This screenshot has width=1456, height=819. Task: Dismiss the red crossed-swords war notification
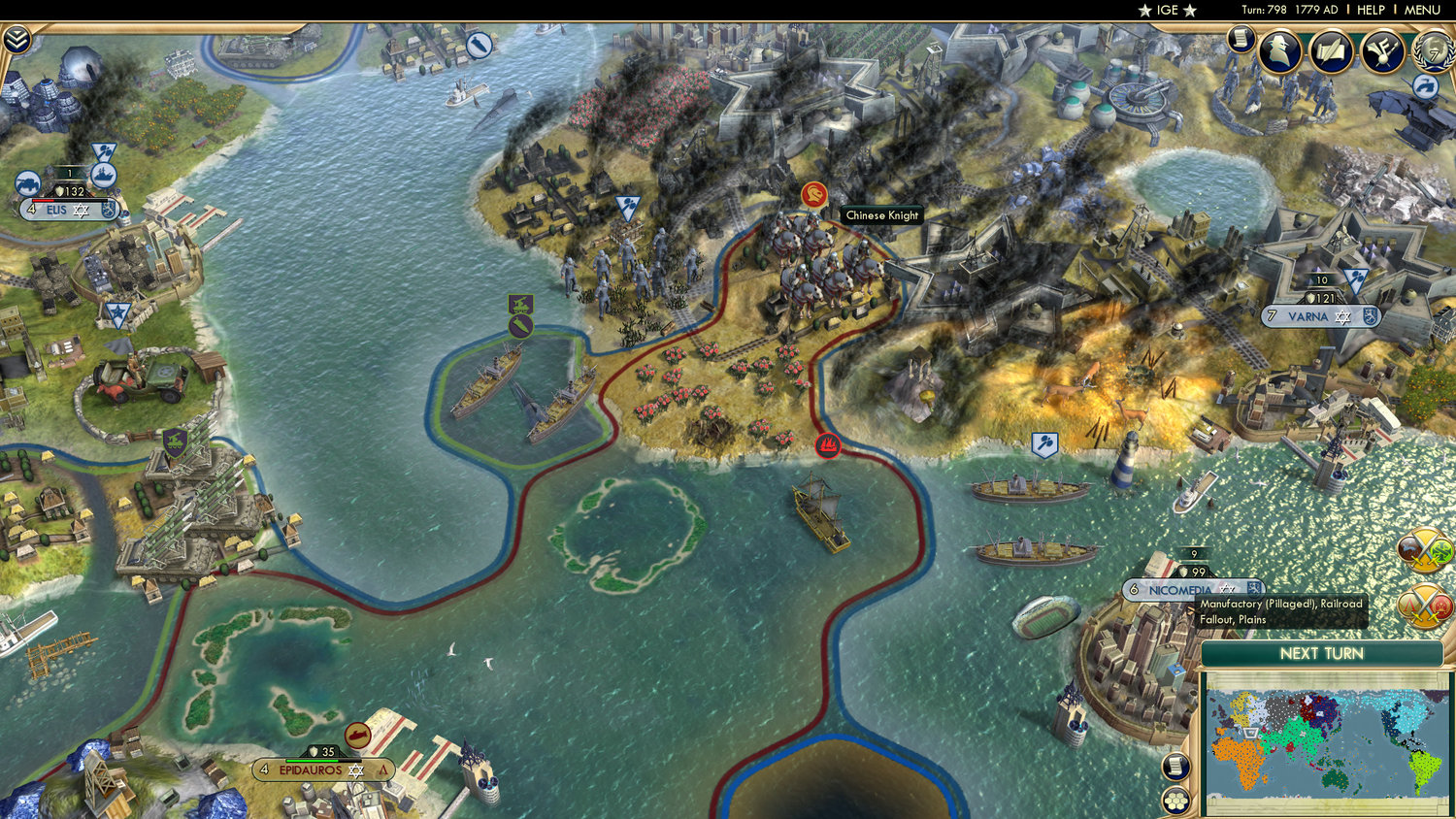coord(1425,604)
